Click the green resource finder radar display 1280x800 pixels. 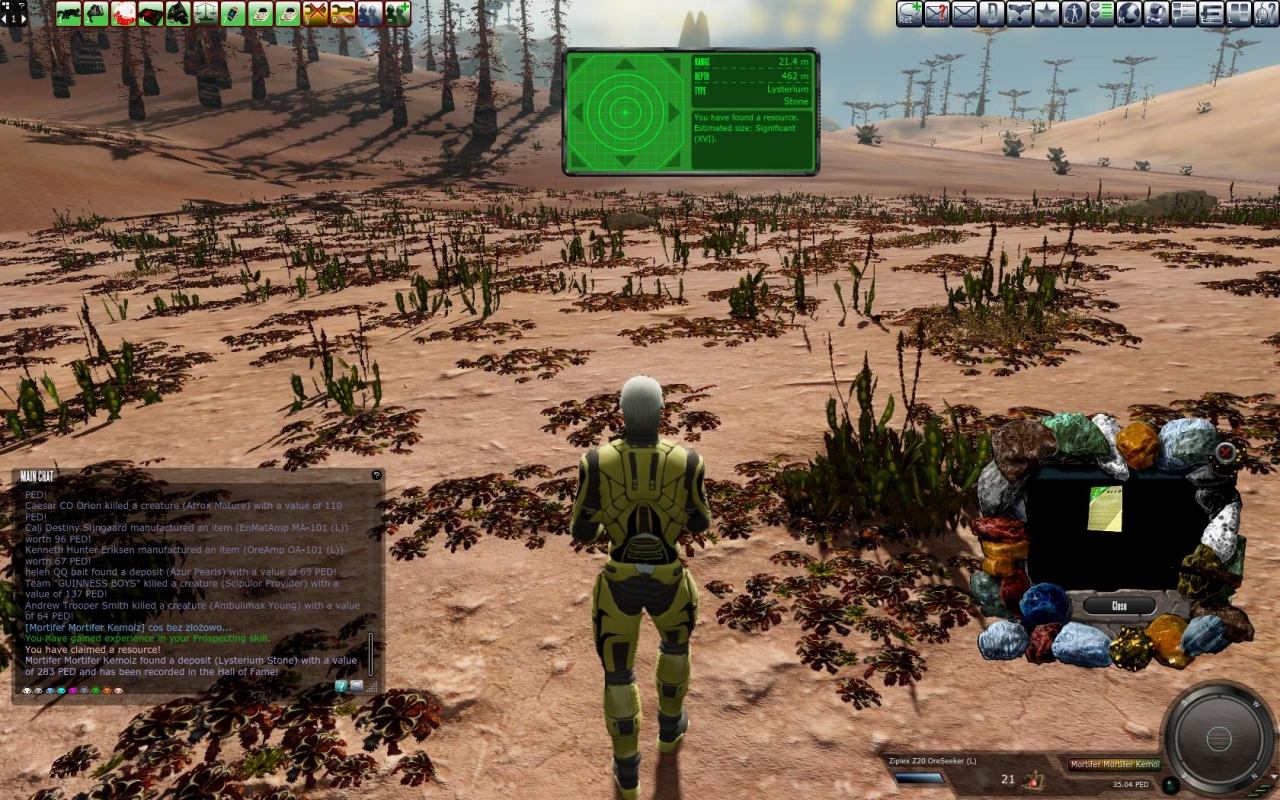[625, 112]
